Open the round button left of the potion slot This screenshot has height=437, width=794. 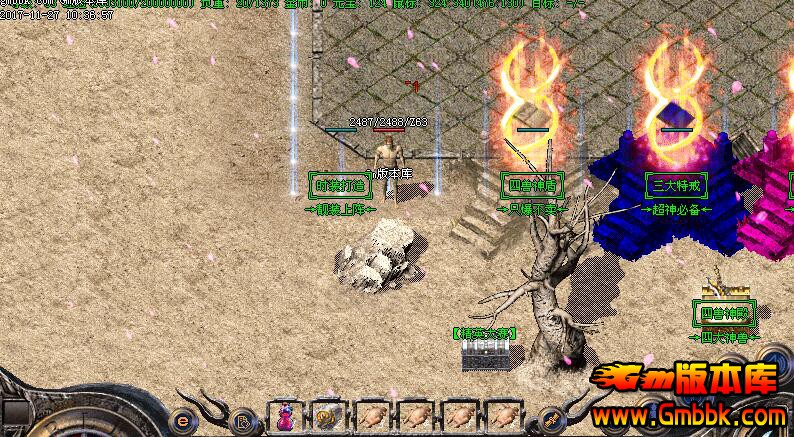243,420
